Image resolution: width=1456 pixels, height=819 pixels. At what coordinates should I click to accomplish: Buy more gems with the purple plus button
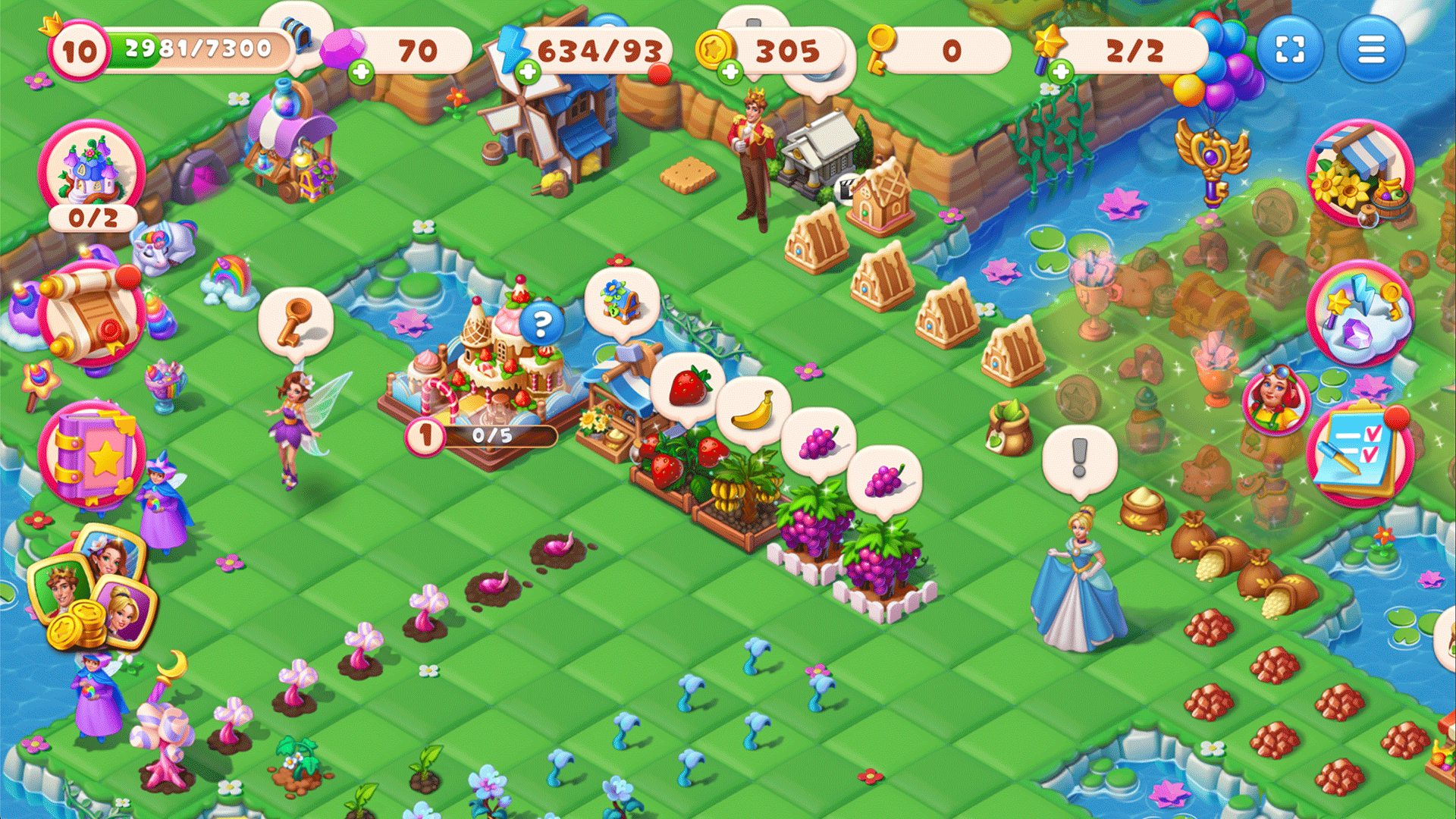[x=362, y=72]
